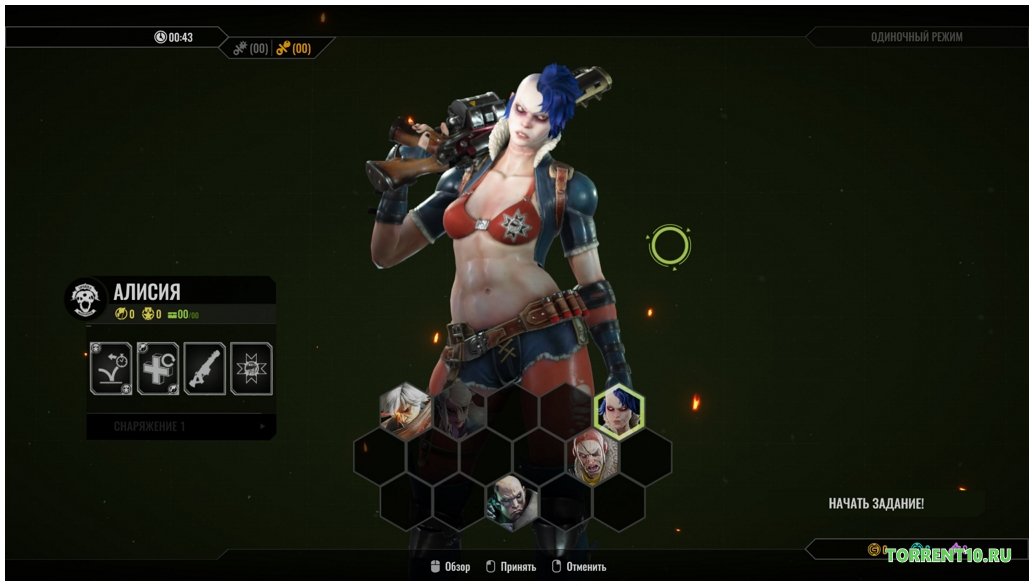Pick the dimmed hooded character portrait

(457, 410)
